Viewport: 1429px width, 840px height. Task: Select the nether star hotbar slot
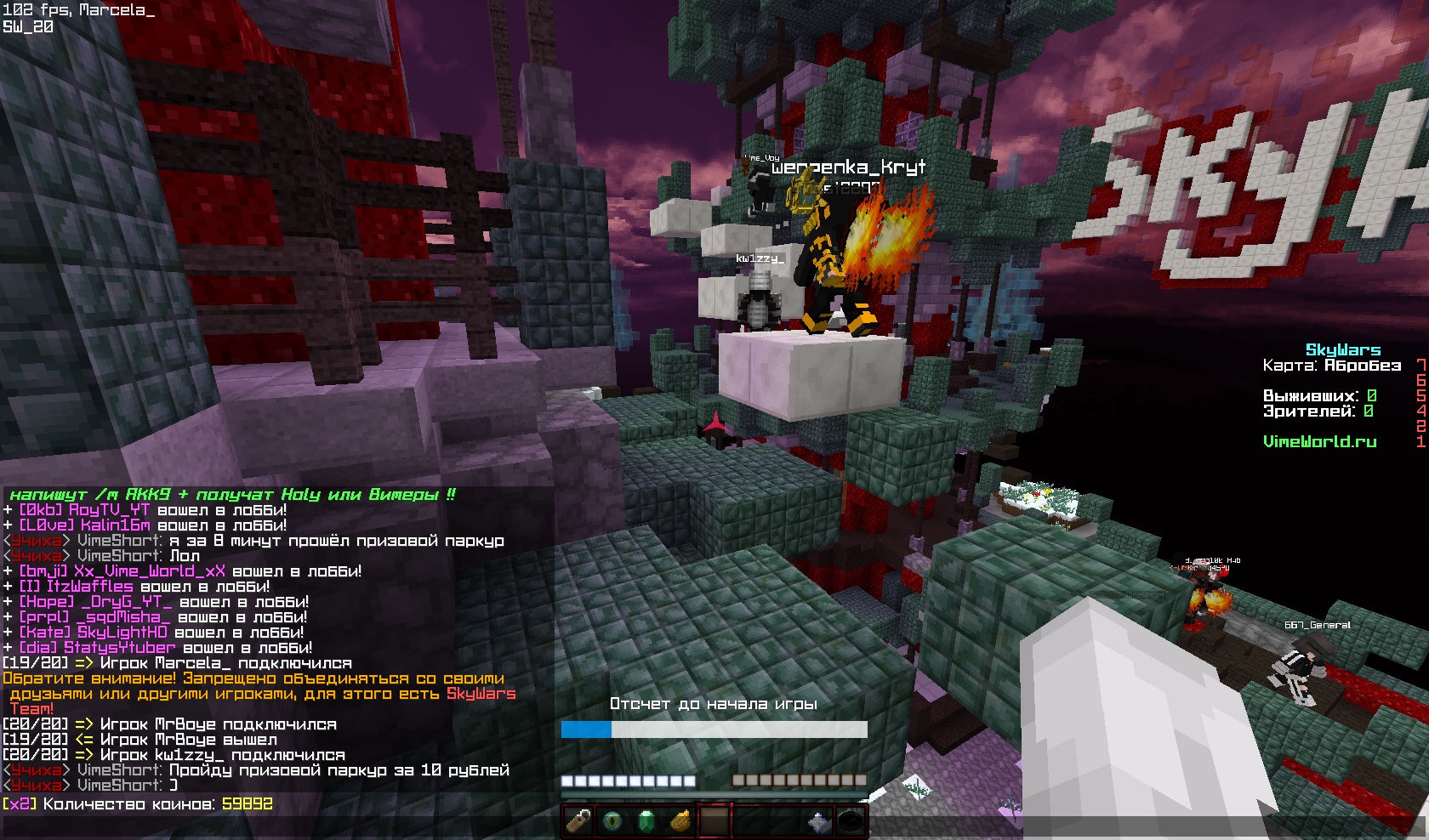click(817, 822)
